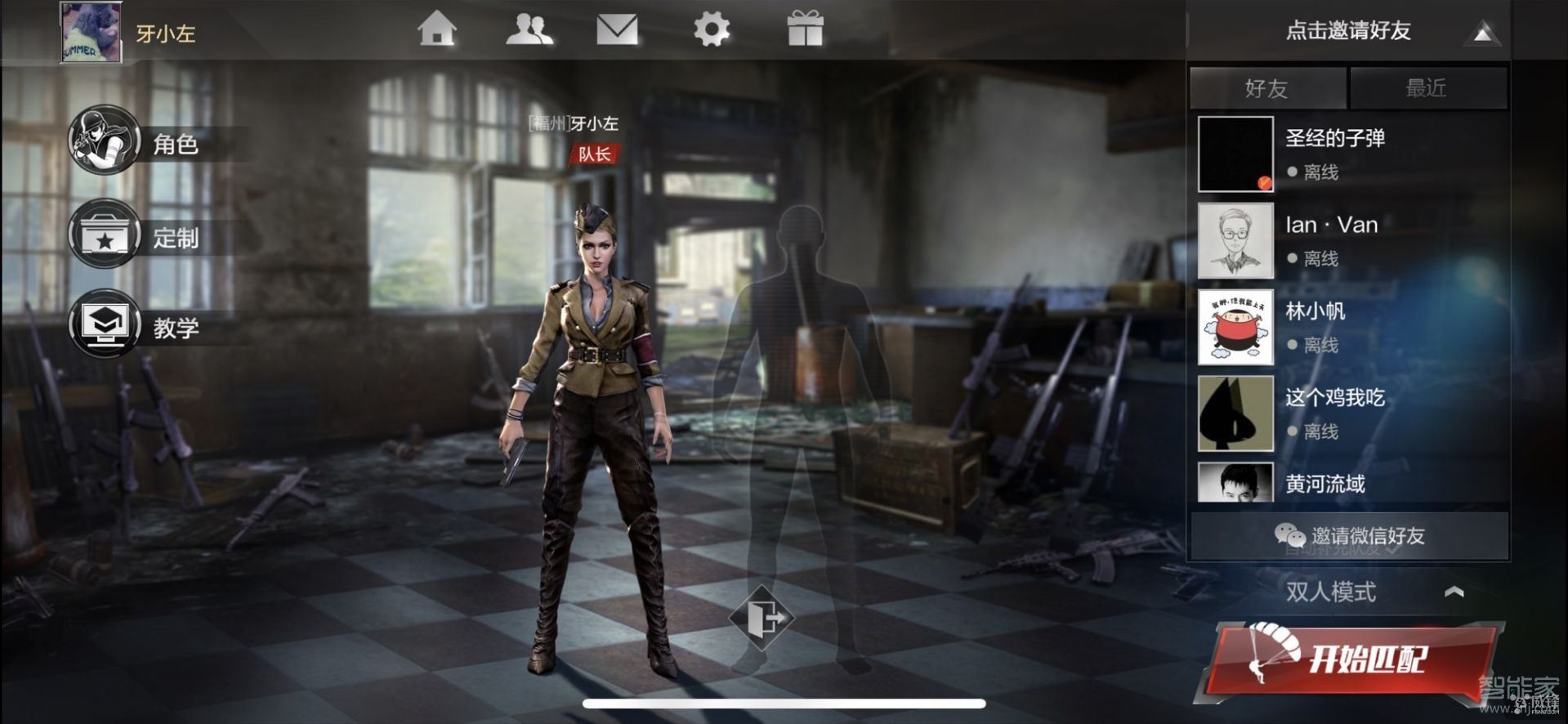This screenshot has width=1568, height=724.
Task: Open the mail envelope icon
Action: (617, 30)
